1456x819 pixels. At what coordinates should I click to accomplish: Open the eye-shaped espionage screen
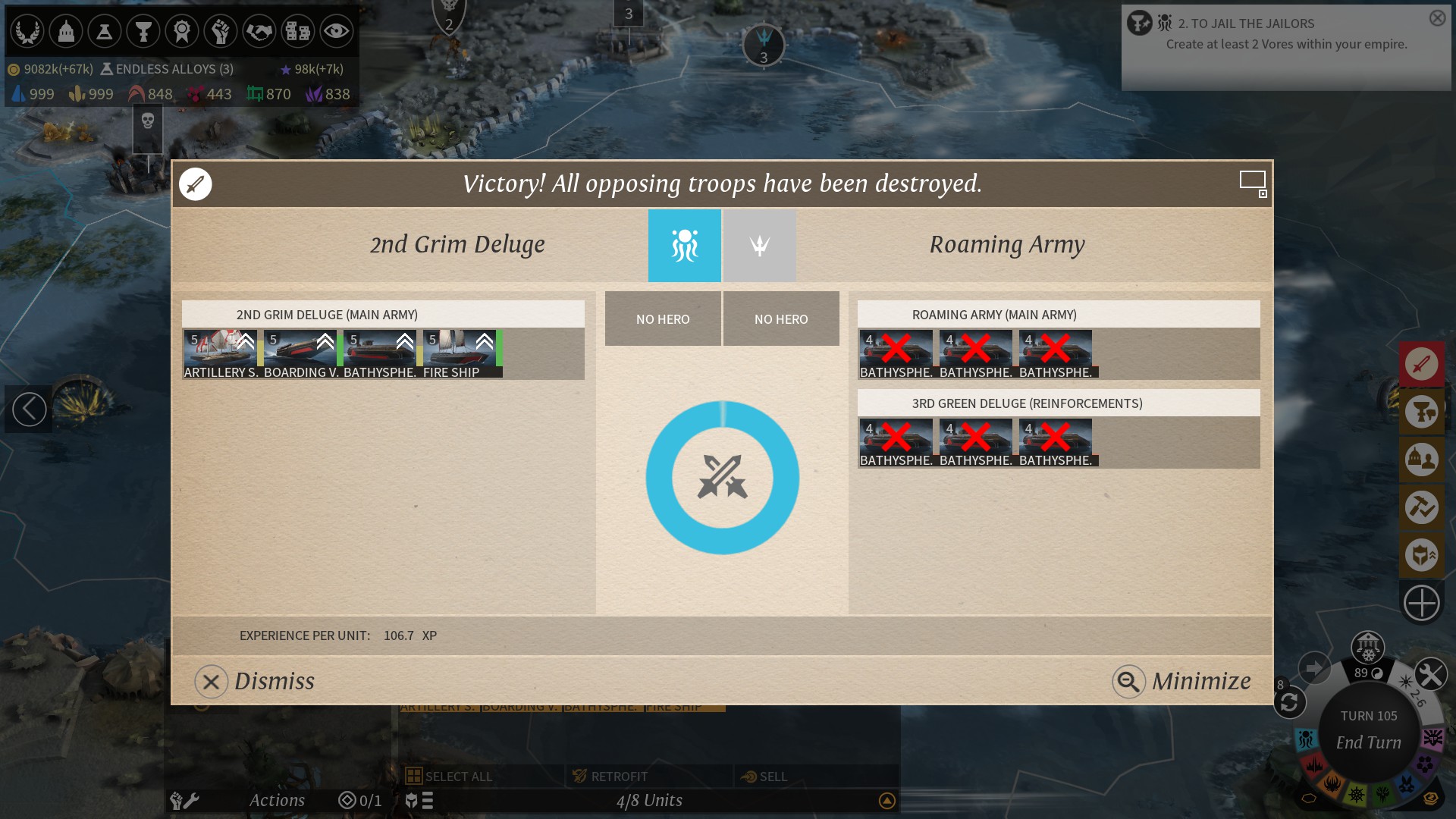tap(336, 31)
